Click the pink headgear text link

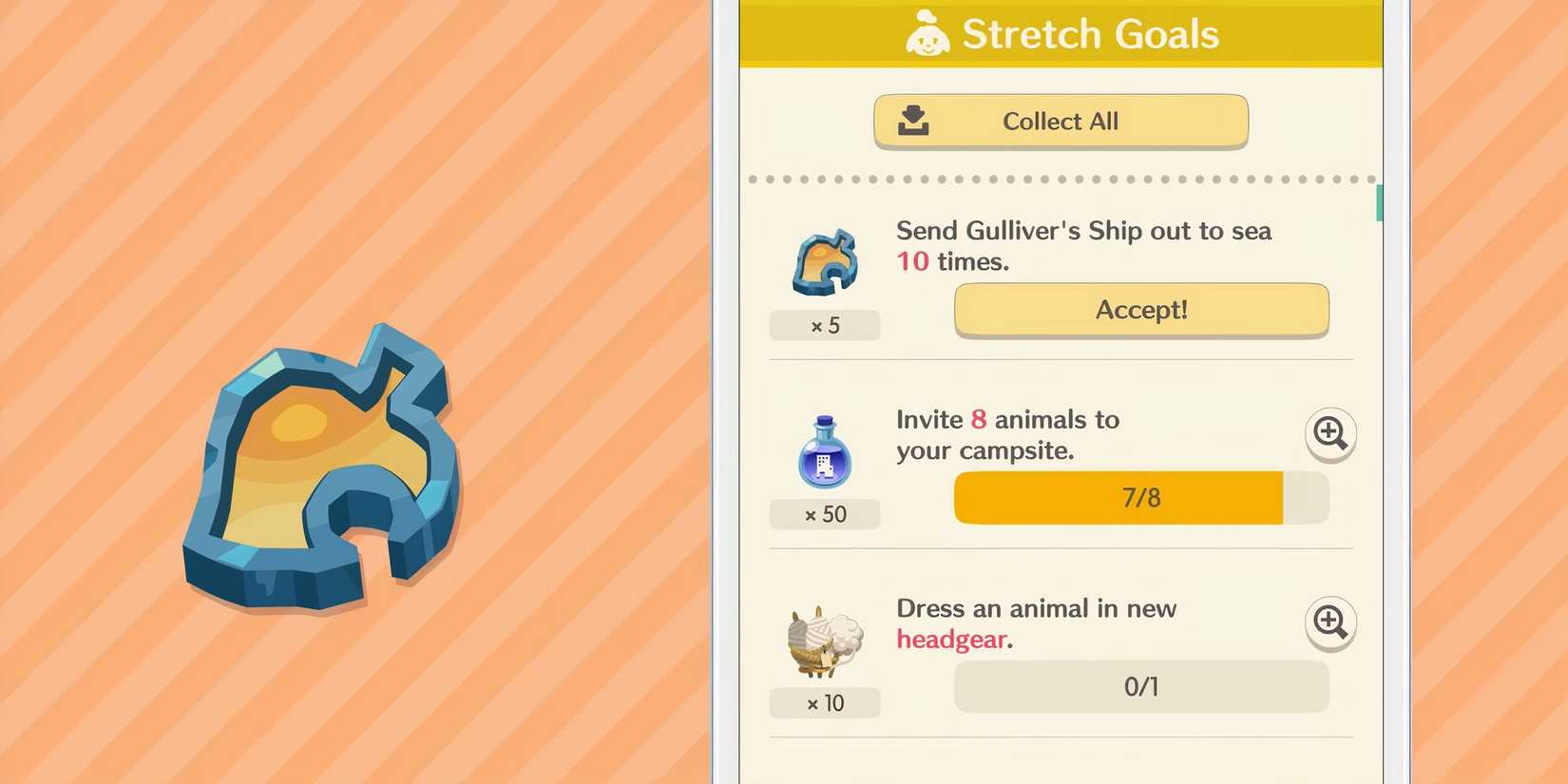pos(952,640)
